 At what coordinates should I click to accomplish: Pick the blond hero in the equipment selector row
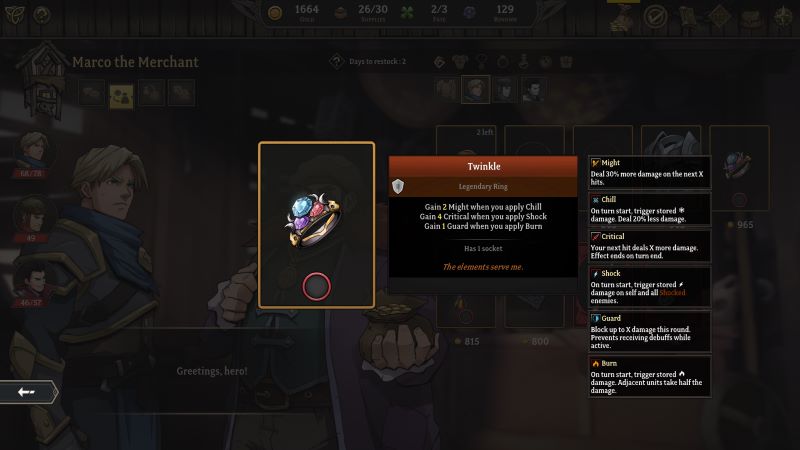coord(475,90)
